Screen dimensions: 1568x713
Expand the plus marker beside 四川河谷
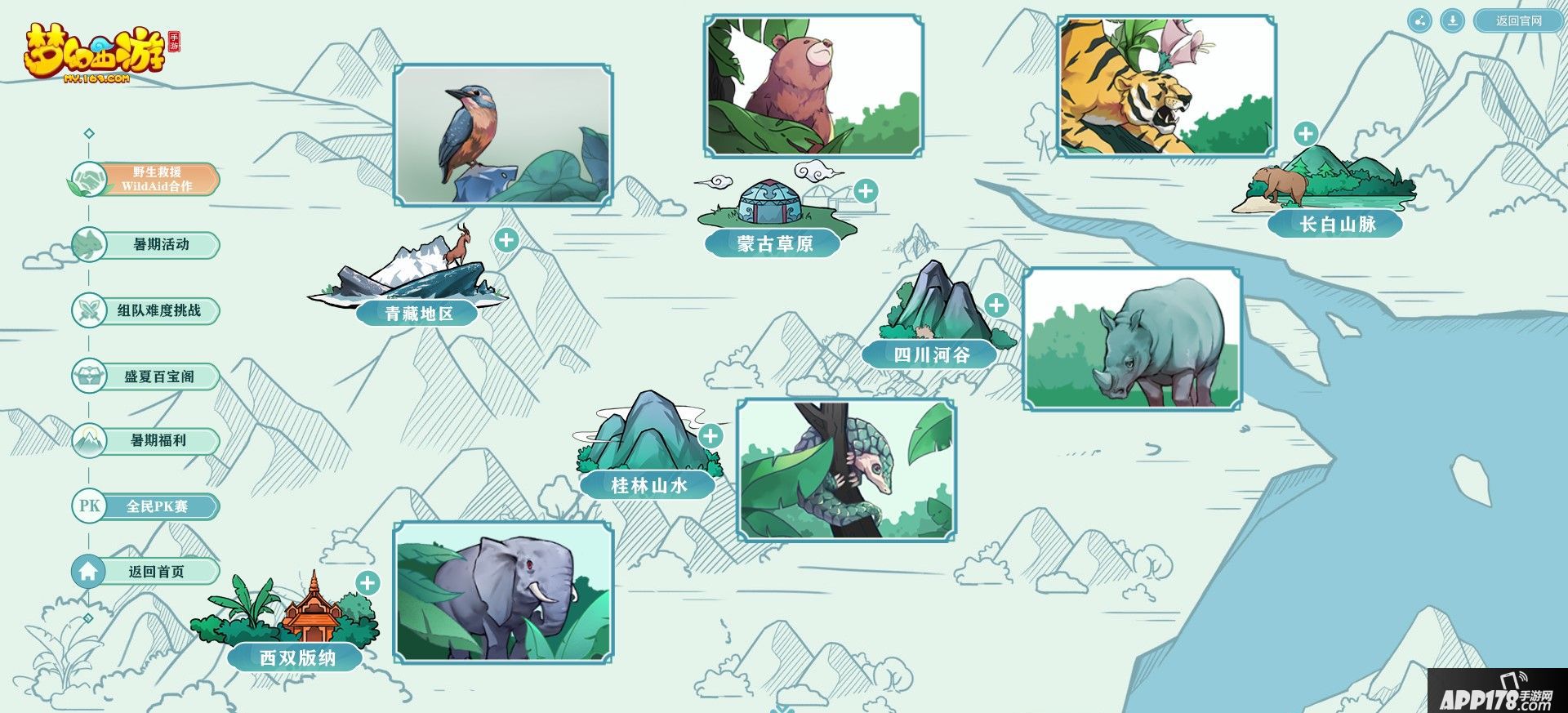click(996, 306)
